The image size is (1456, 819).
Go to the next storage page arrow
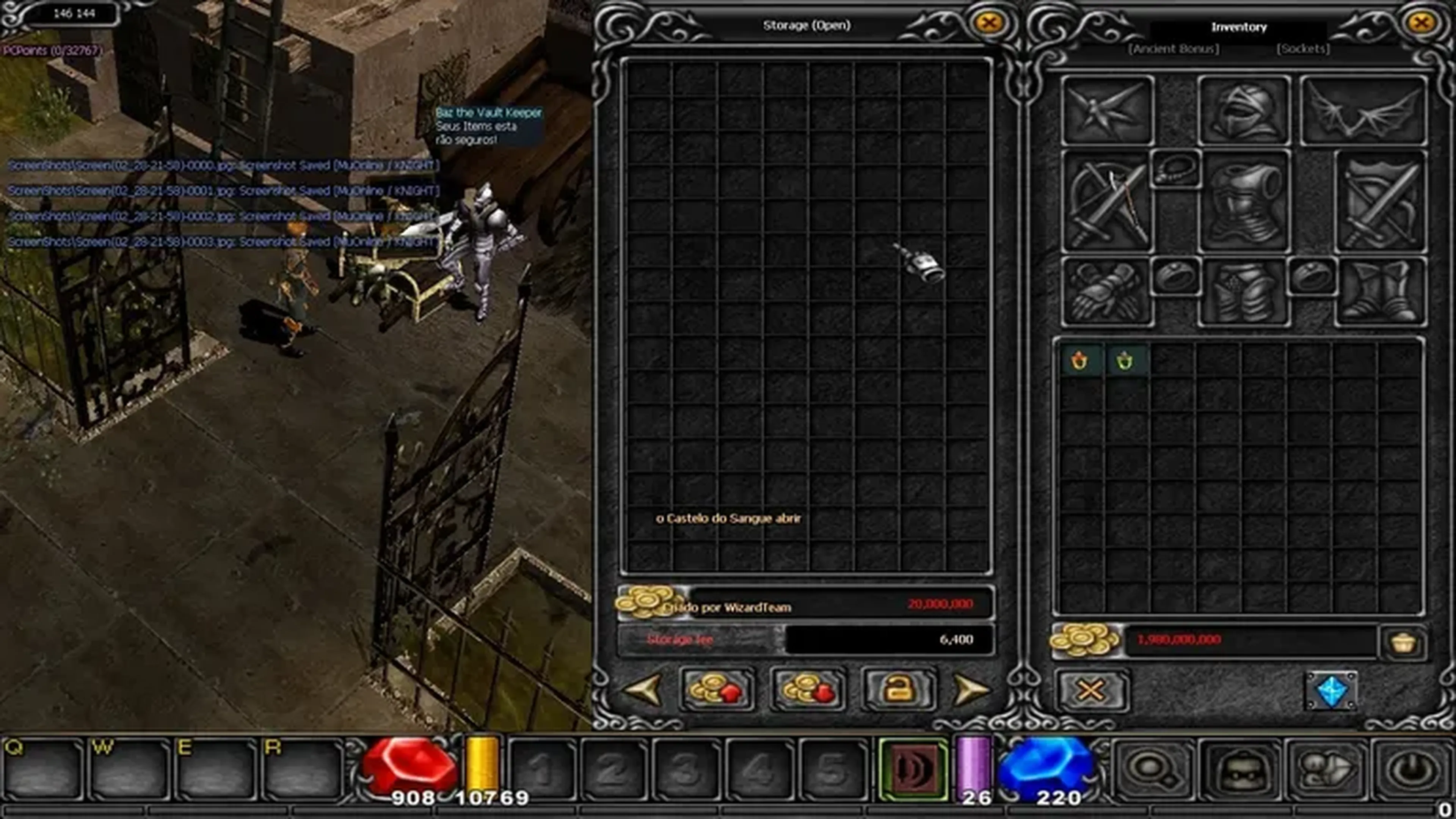click(970, 690)
